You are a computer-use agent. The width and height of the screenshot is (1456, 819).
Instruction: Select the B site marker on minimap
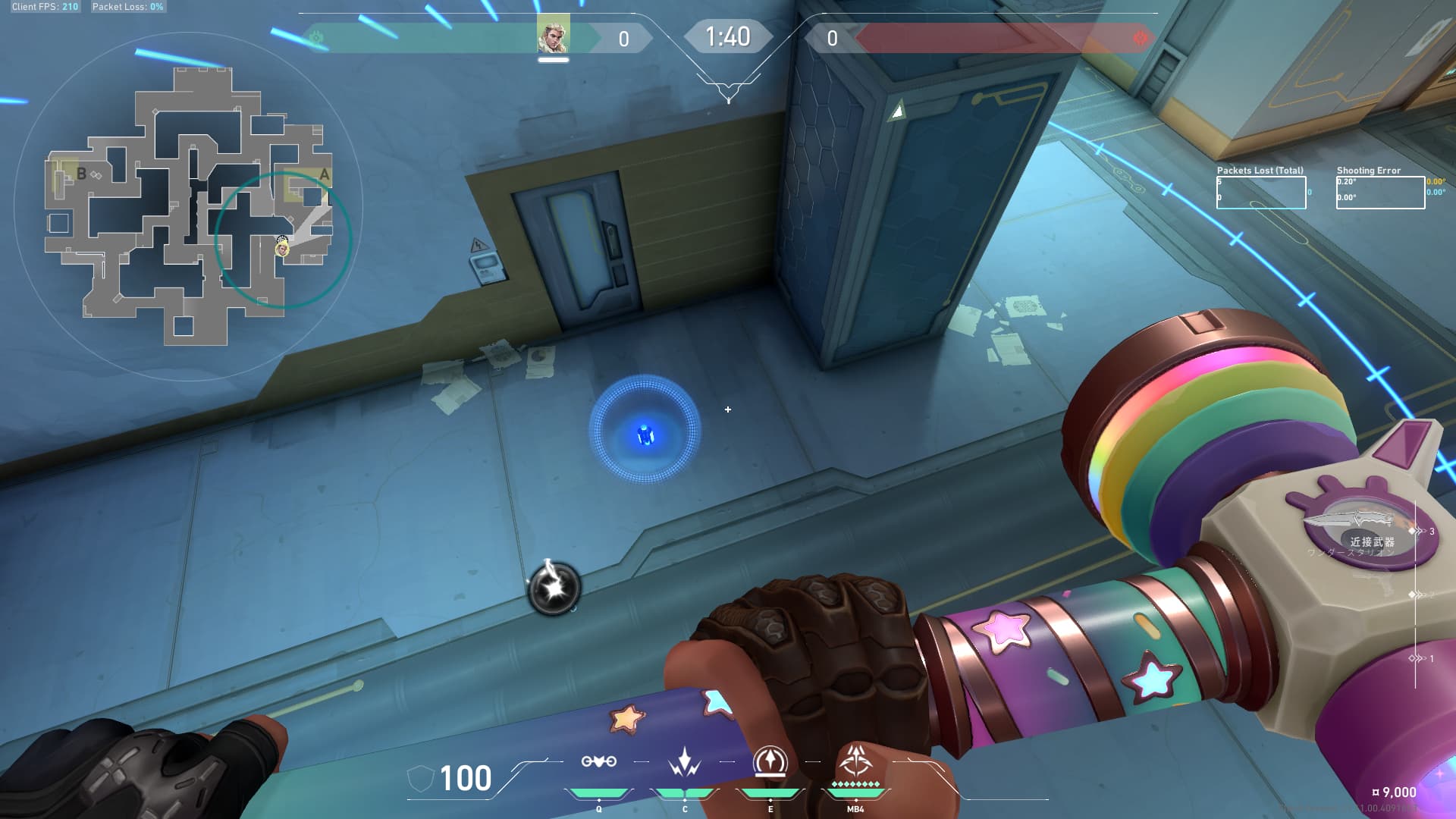point(81,174)
